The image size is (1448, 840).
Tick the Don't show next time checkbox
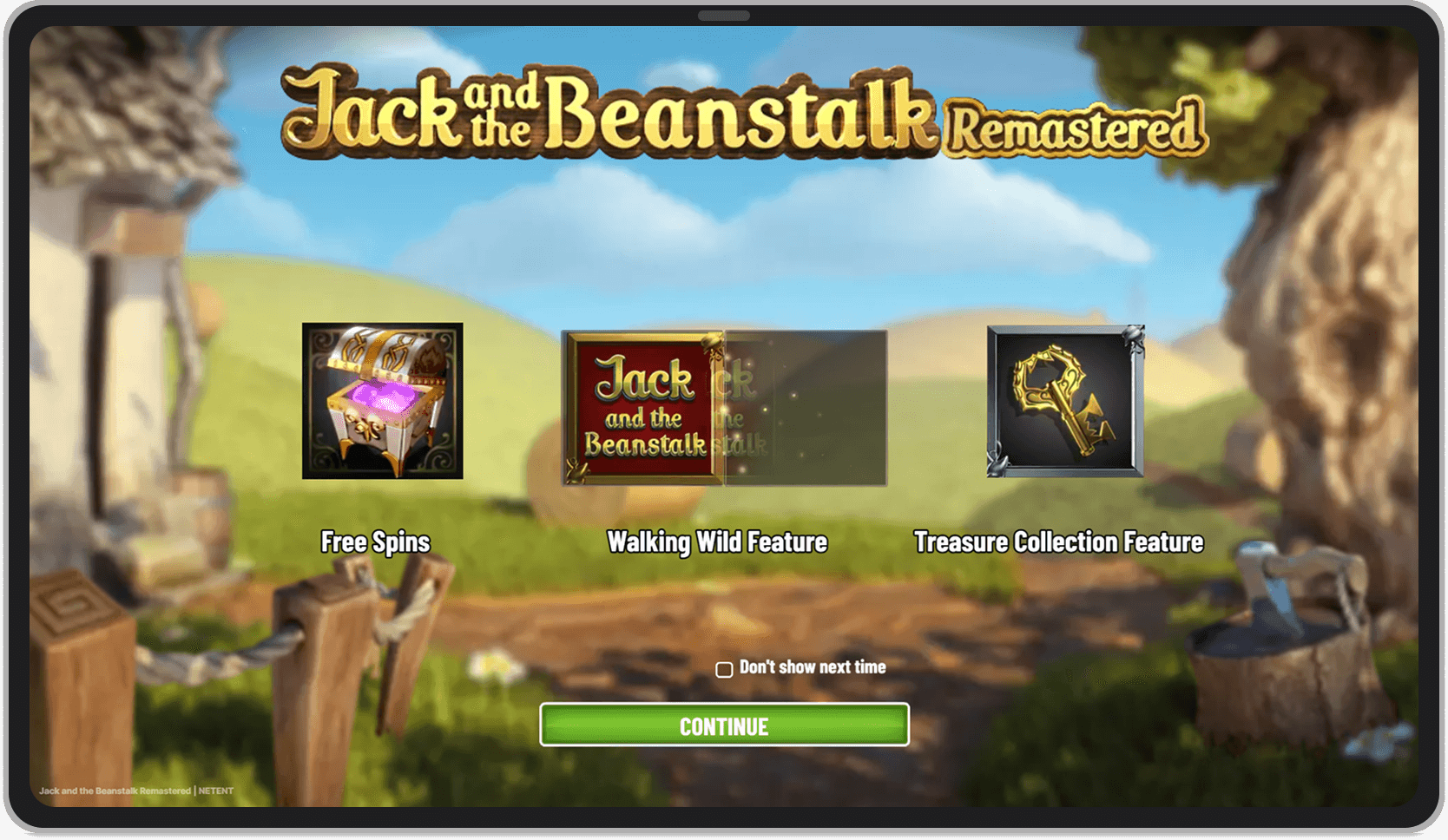click(x=724, y=669)
